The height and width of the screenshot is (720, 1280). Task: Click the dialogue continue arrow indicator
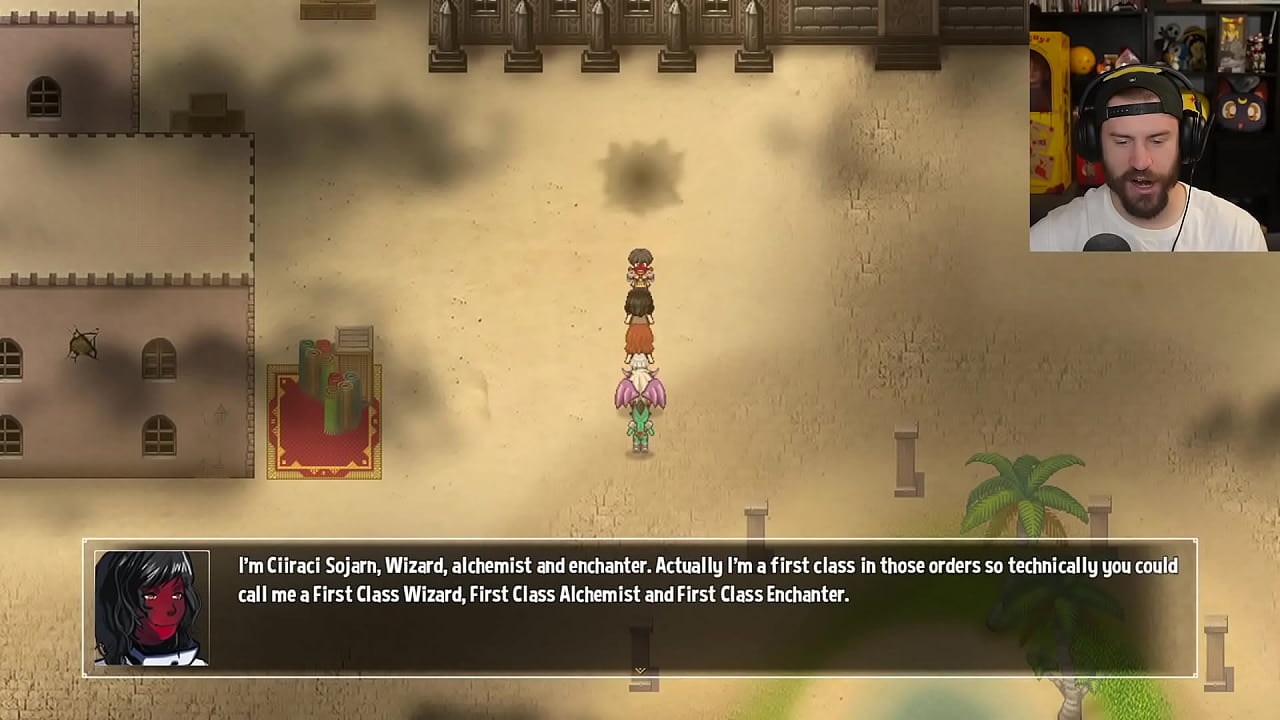pos(640,670)
